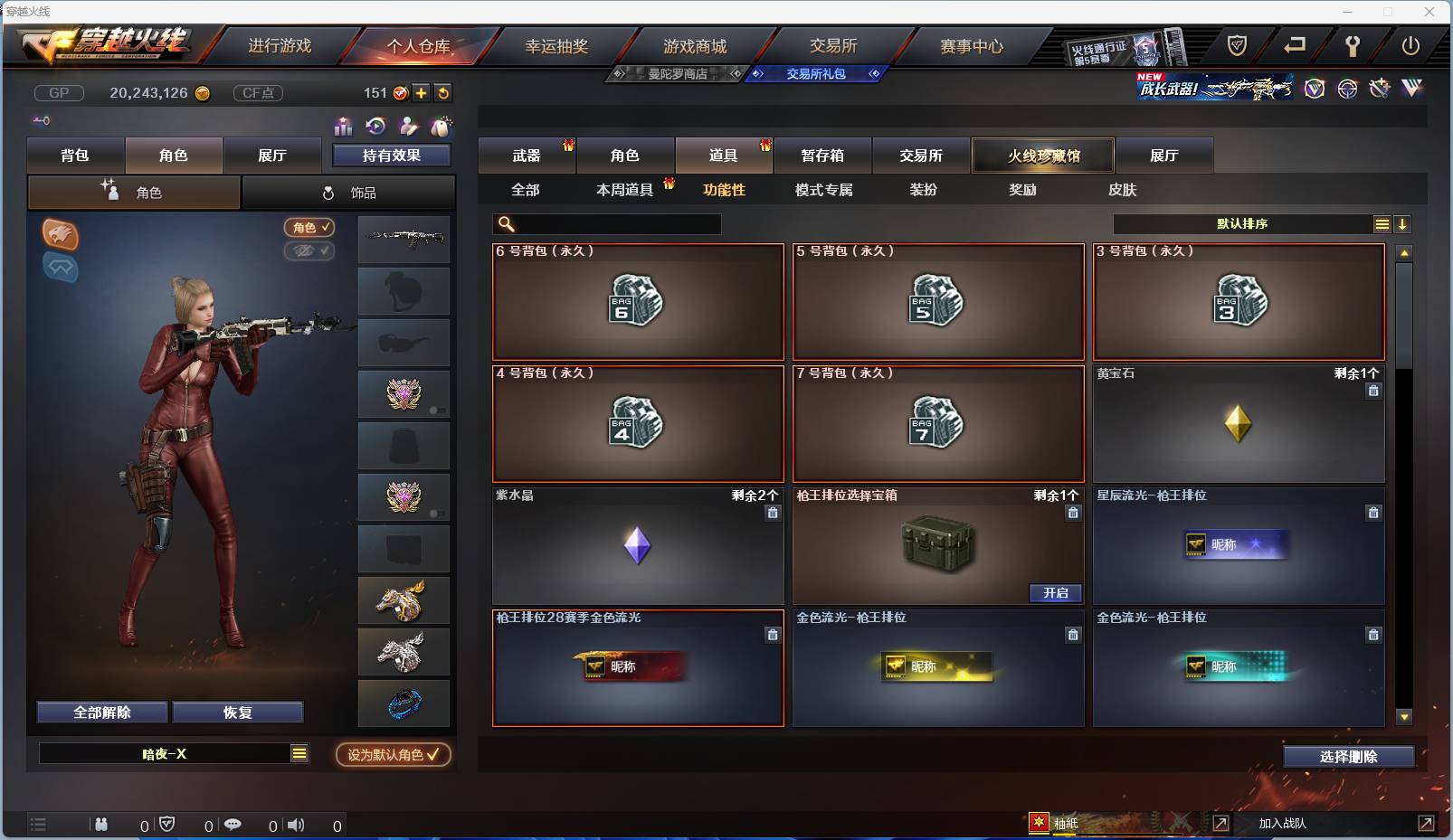Viewport: 1453px width, 840px height.
Task: Switch to the 幸运抽奖 menu tab
Action: pyautogui.click(x=555, y=44)
